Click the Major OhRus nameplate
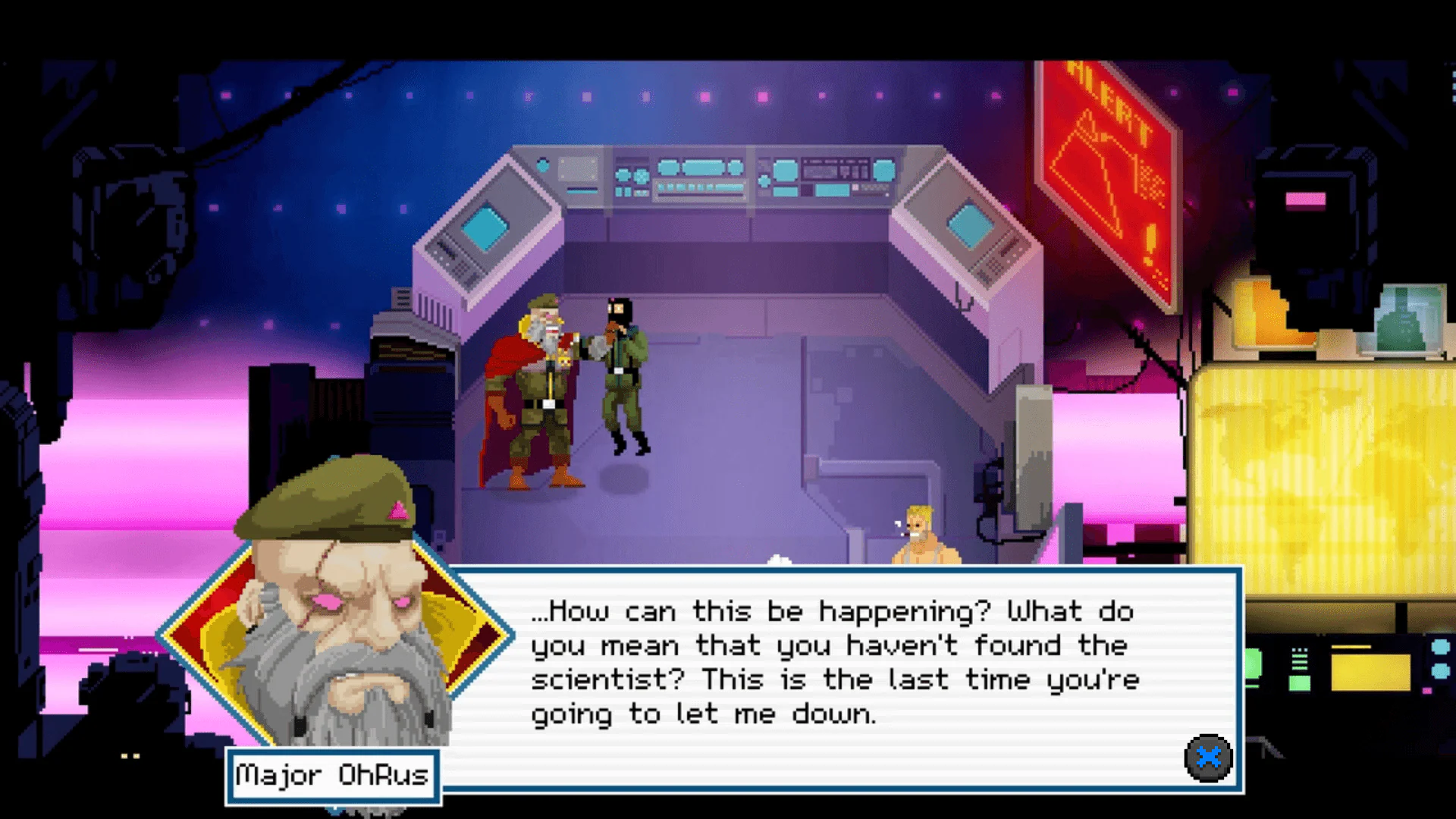Image resolution: width=1456 pixels, height=819 pixels. coord(331,775)
